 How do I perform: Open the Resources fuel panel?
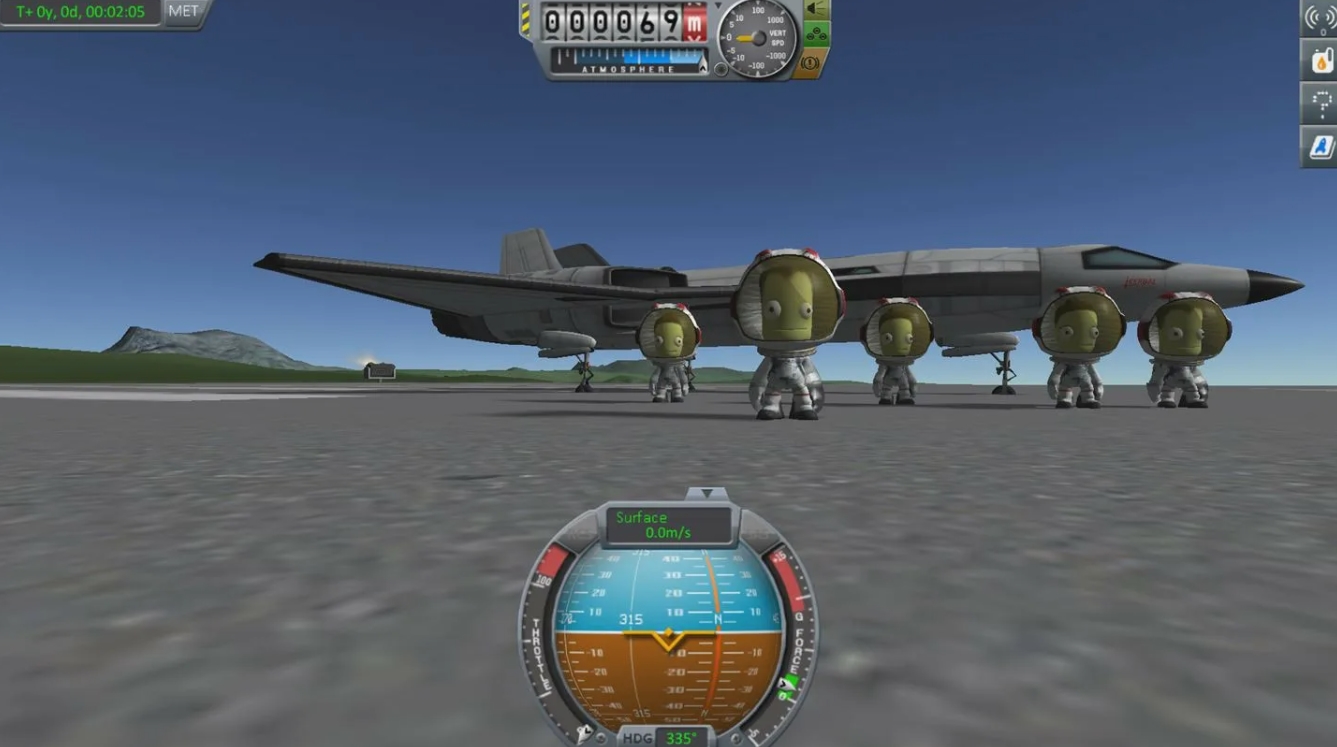[x=1321, y=60]
